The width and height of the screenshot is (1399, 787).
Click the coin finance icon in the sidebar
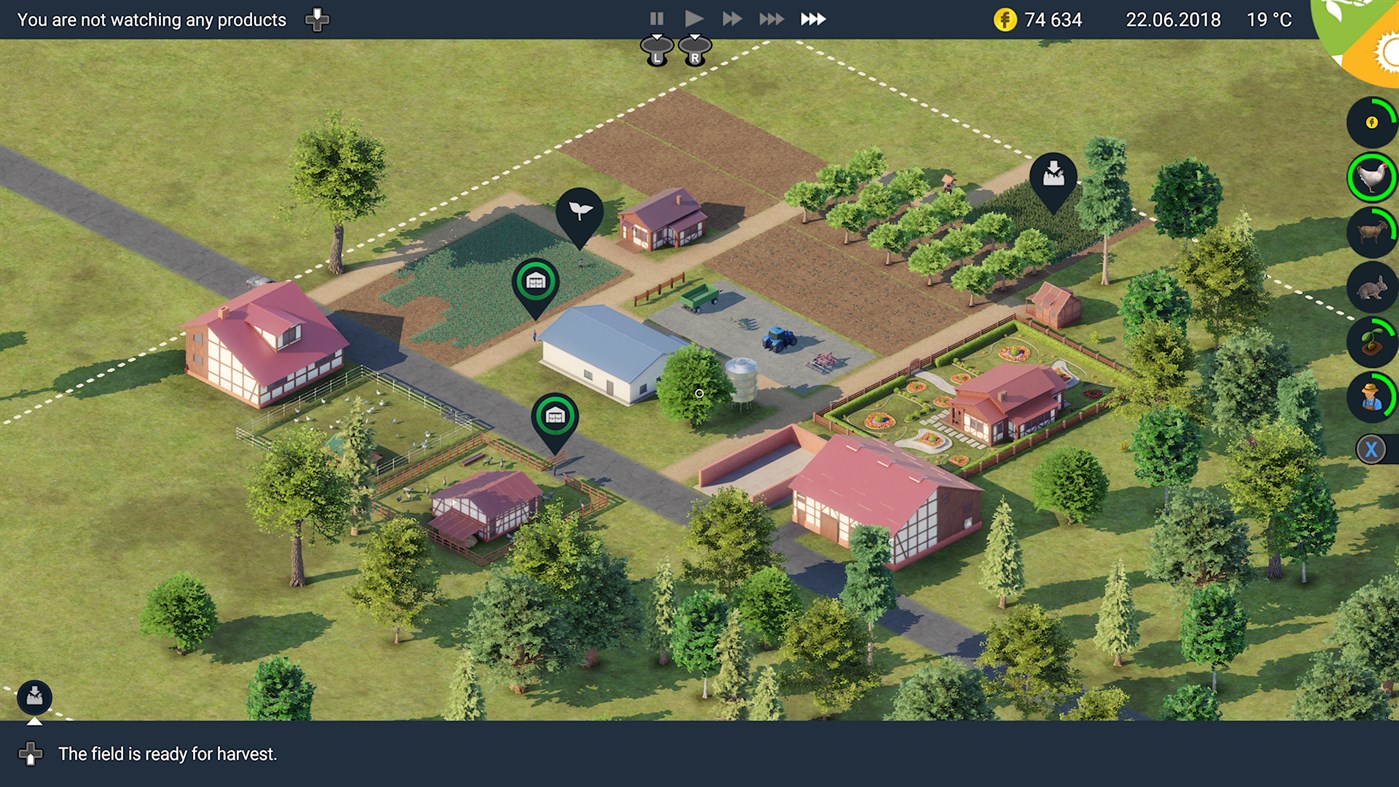tap(1371, 122)
